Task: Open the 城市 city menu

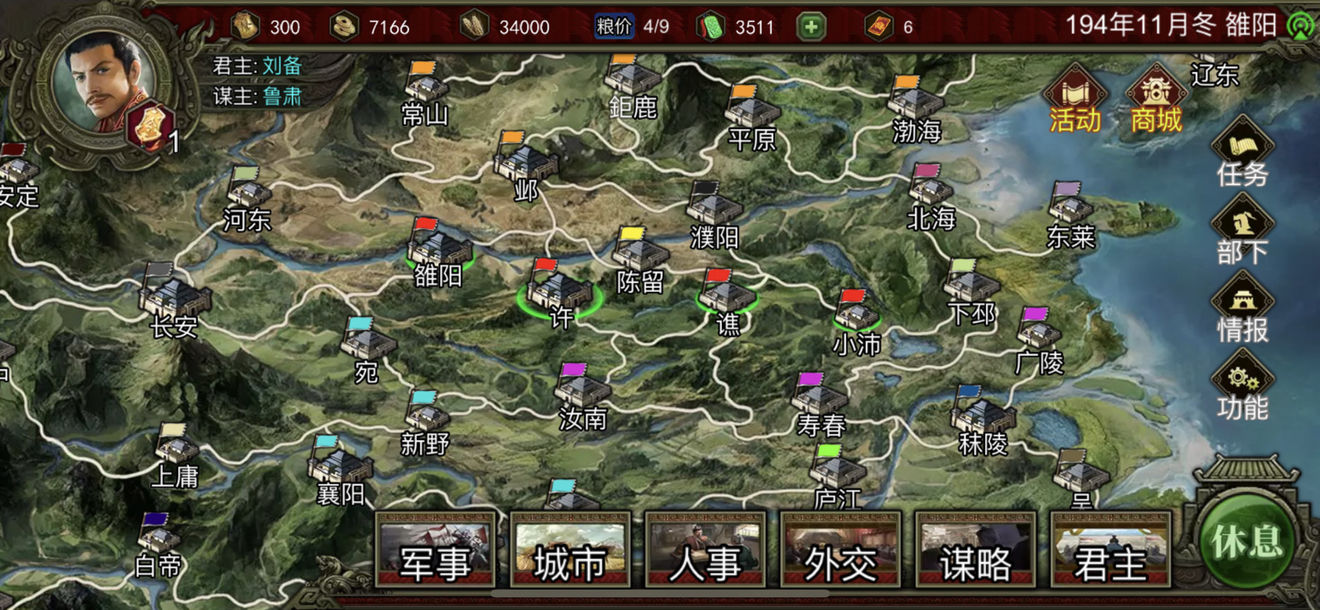Action: [x=570, y=550]
